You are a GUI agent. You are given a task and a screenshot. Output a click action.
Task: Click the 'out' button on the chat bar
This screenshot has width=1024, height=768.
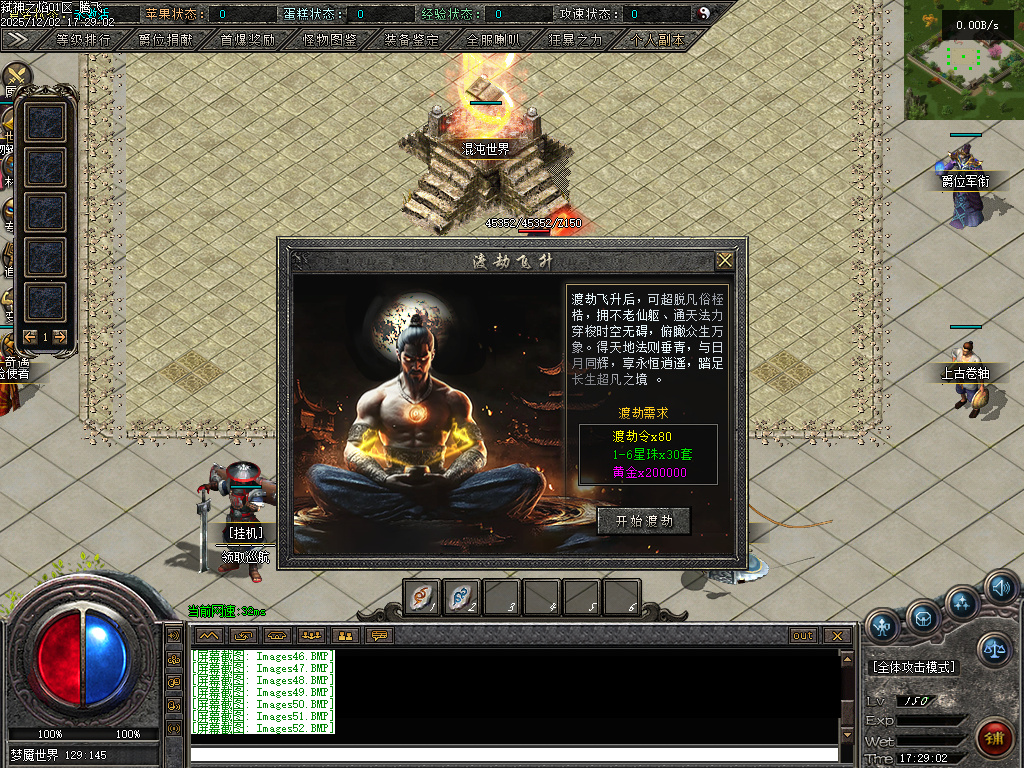pyautogui.click(x=803, y=635)
